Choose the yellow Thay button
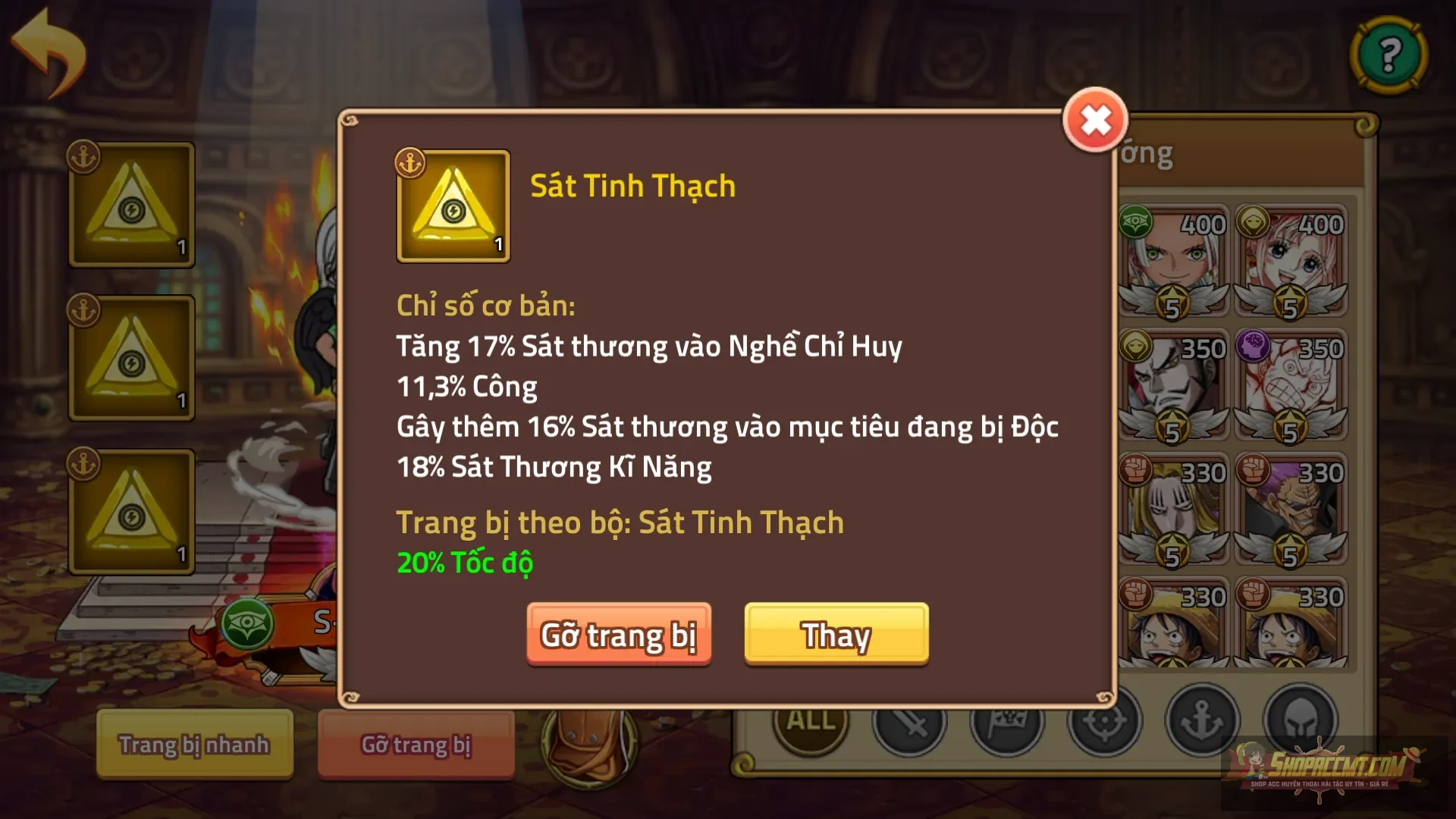 tap(836, 635)
